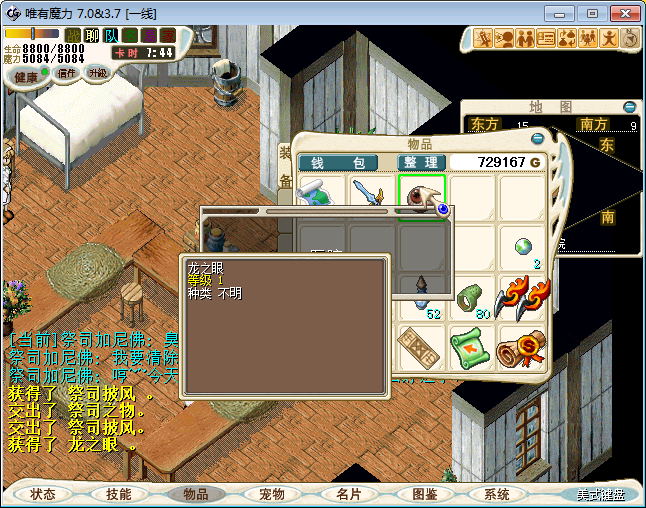Screen dimensions: 646x508
Task: Close the game window
Action: click(621, 13)
